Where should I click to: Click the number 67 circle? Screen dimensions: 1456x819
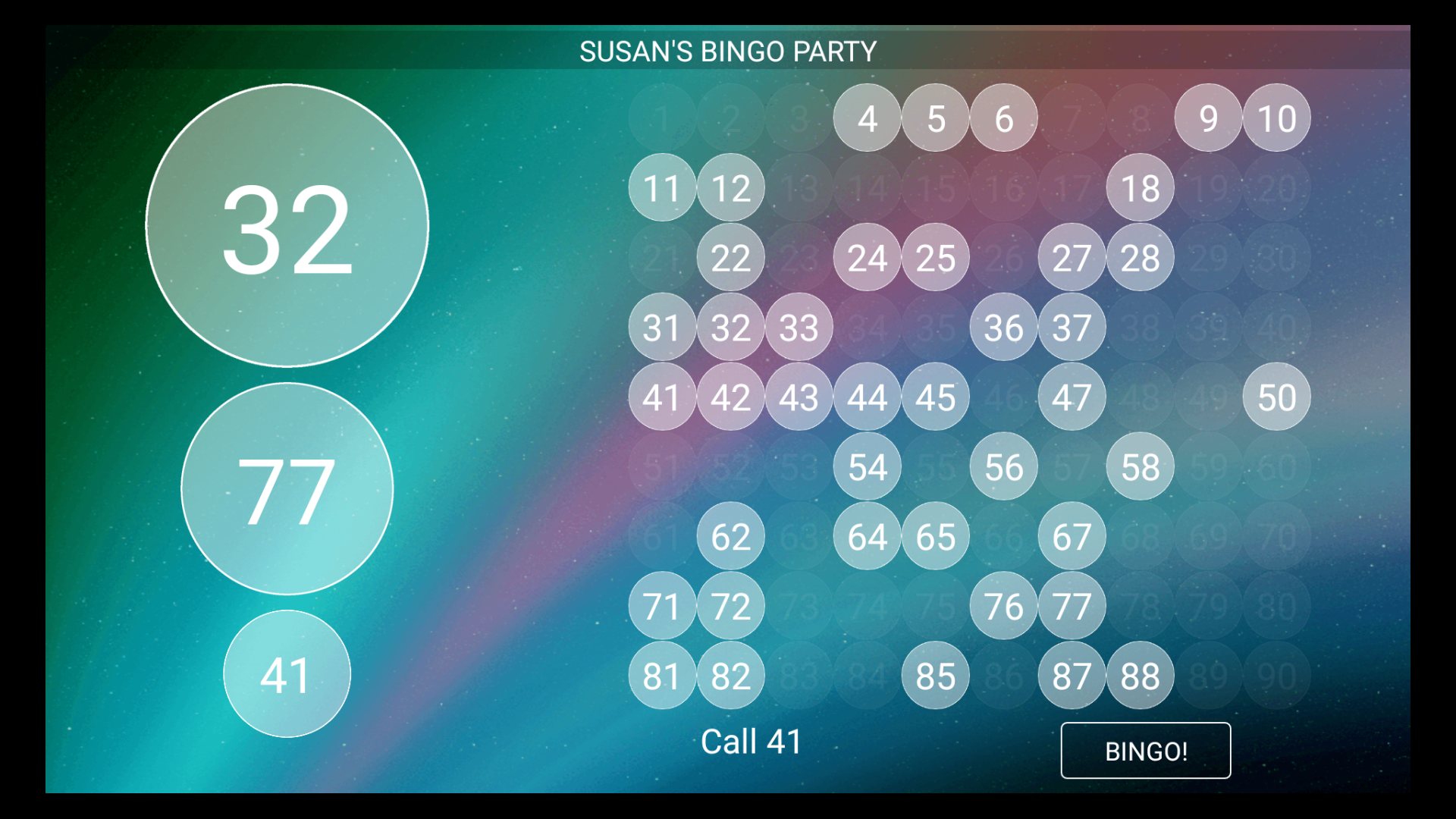click(x=1072, y=537)
